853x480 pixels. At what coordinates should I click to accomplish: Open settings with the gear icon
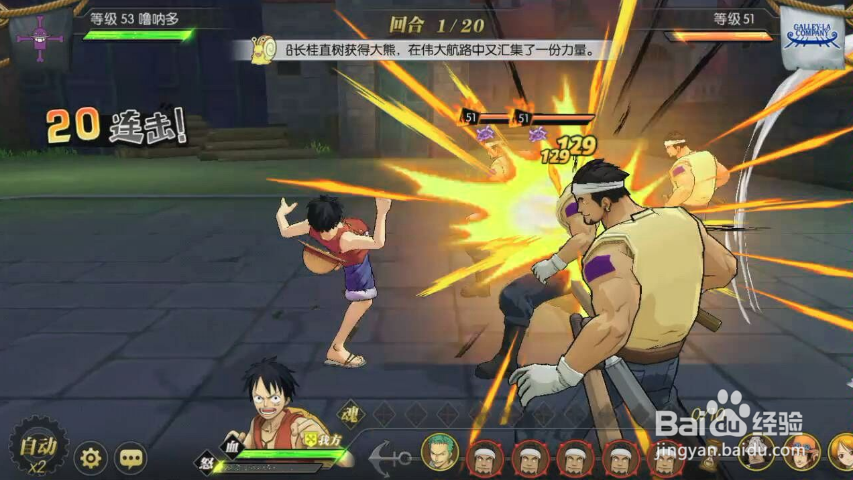click(90, 458)
